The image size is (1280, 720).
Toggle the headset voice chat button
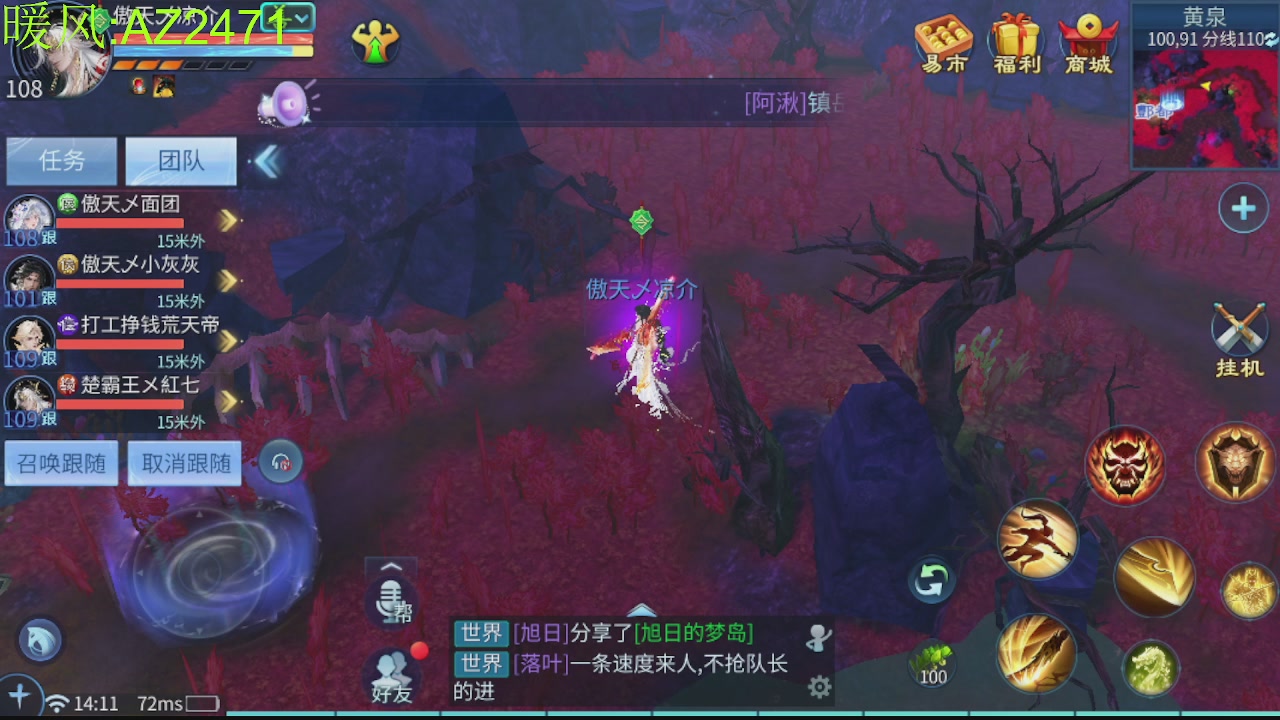pyautogui.click(x=280, y=462)
